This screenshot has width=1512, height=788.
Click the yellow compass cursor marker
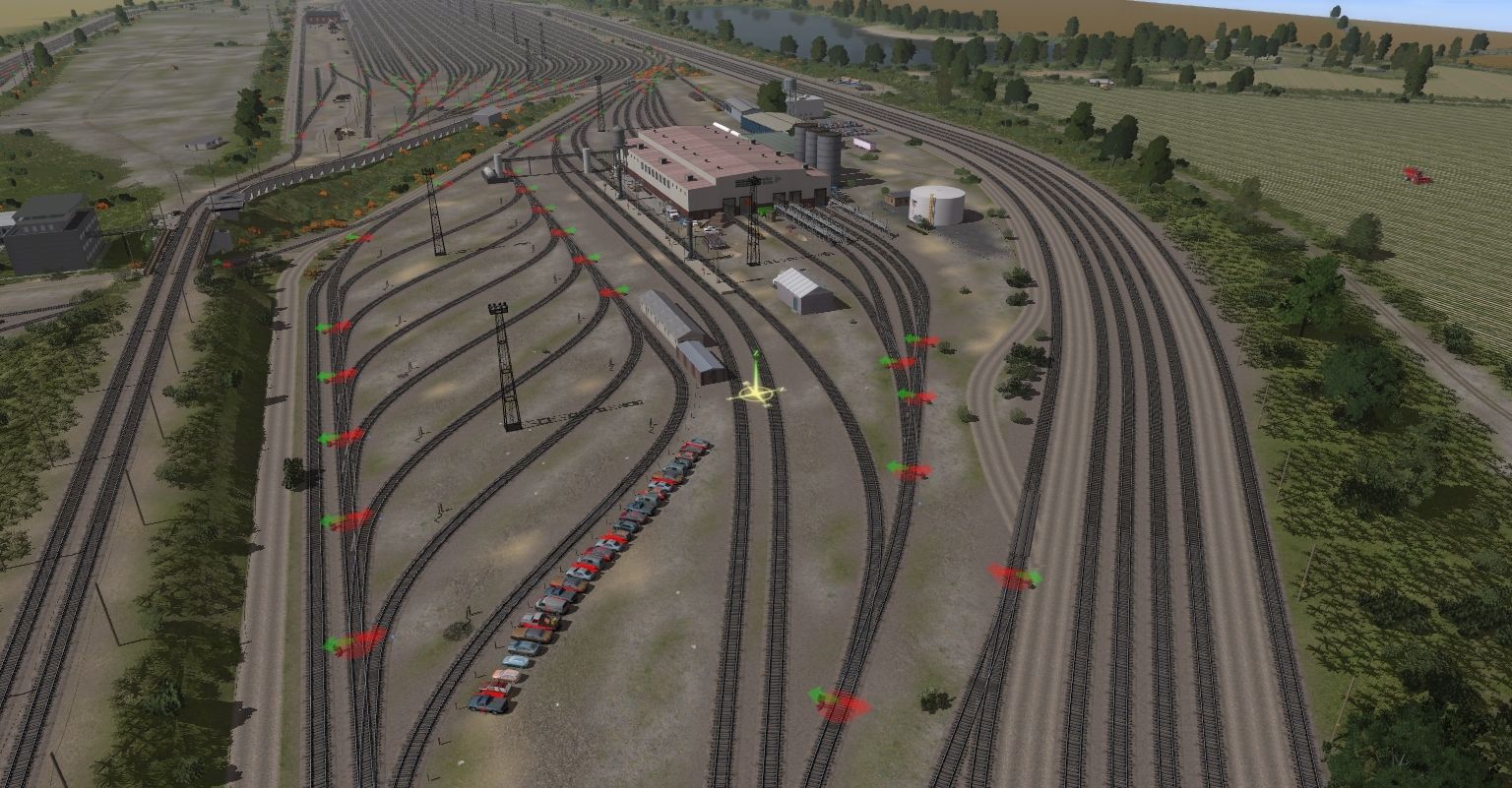pos(755,394)
